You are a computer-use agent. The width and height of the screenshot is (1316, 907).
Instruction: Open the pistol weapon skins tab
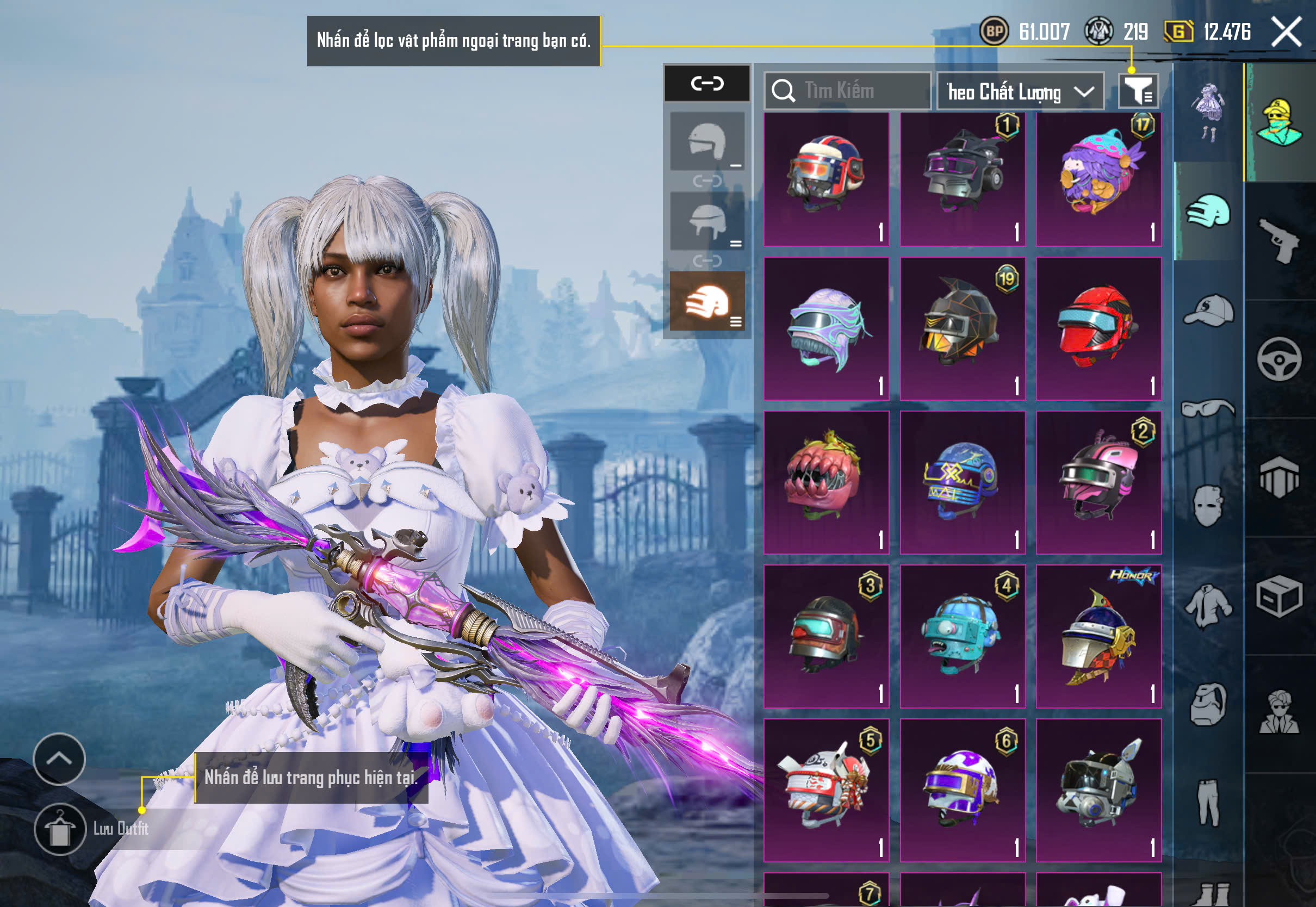click(1279, 241)
